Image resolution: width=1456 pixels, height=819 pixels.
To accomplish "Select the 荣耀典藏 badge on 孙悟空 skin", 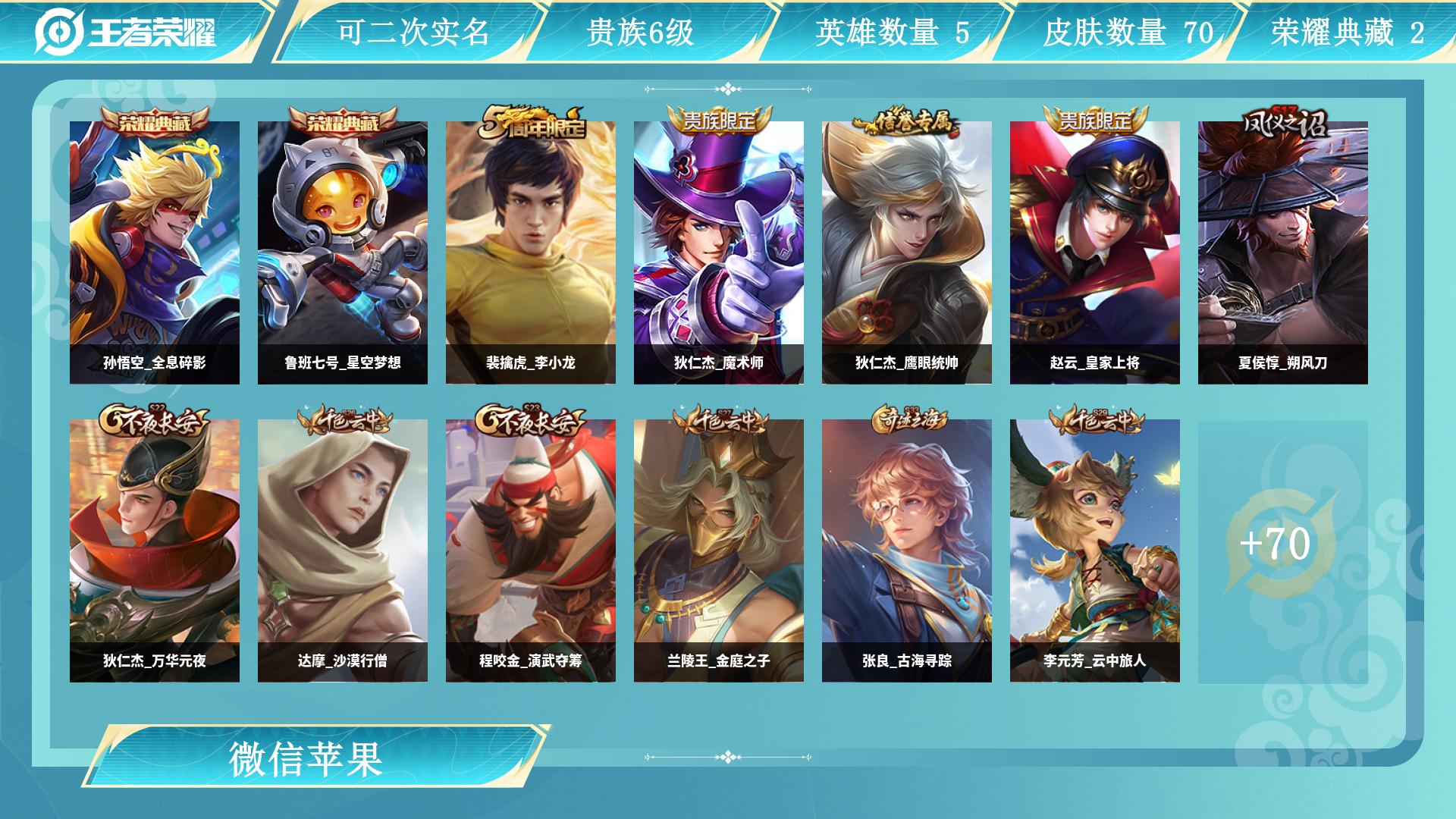I will (155, 120).
